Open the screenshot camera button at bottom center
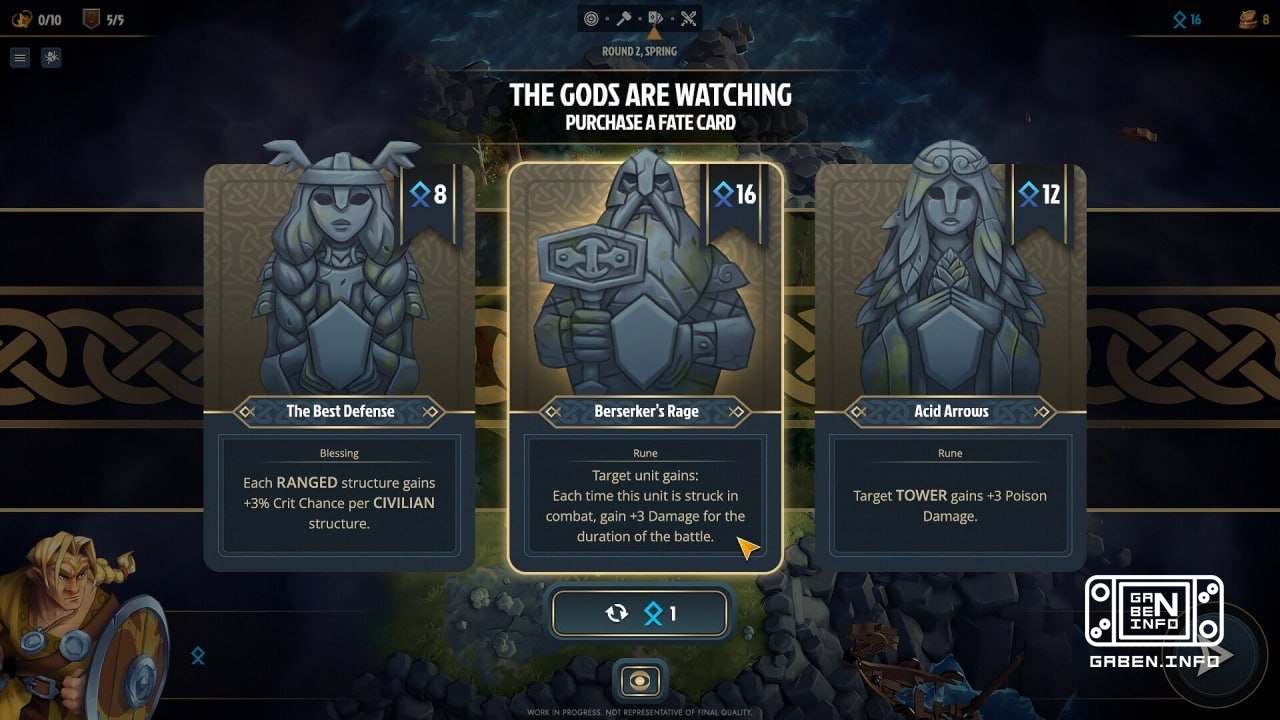1280x720 pixels. (639, 681)
